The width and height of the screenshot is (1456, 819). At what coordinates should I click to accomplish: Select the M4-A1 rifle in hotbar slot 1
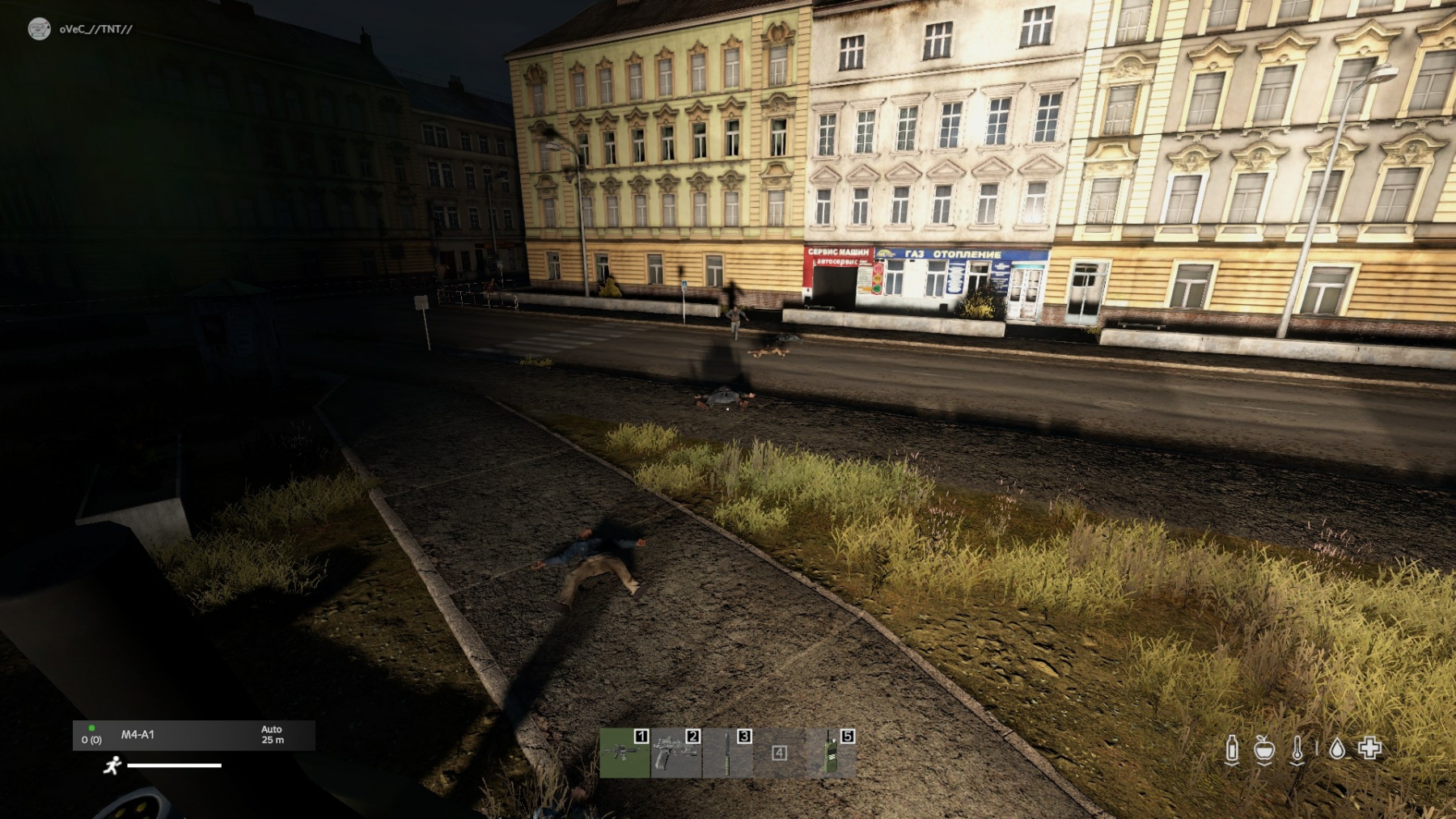(624, 753)
